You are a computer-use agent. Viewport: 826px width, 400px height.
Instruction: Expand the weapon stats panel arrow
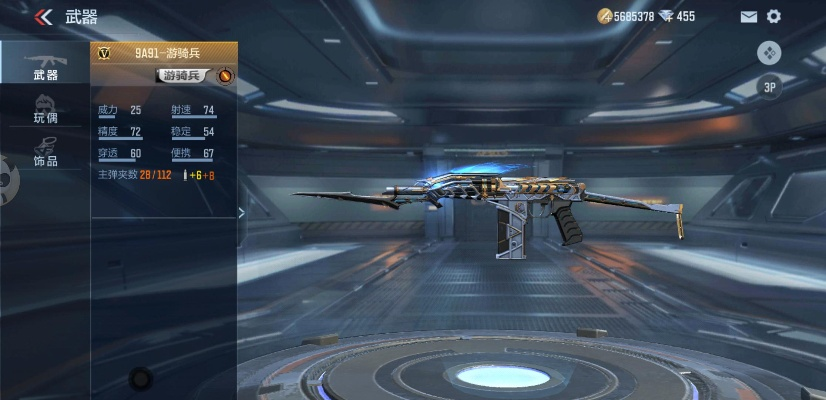point(241,212)
